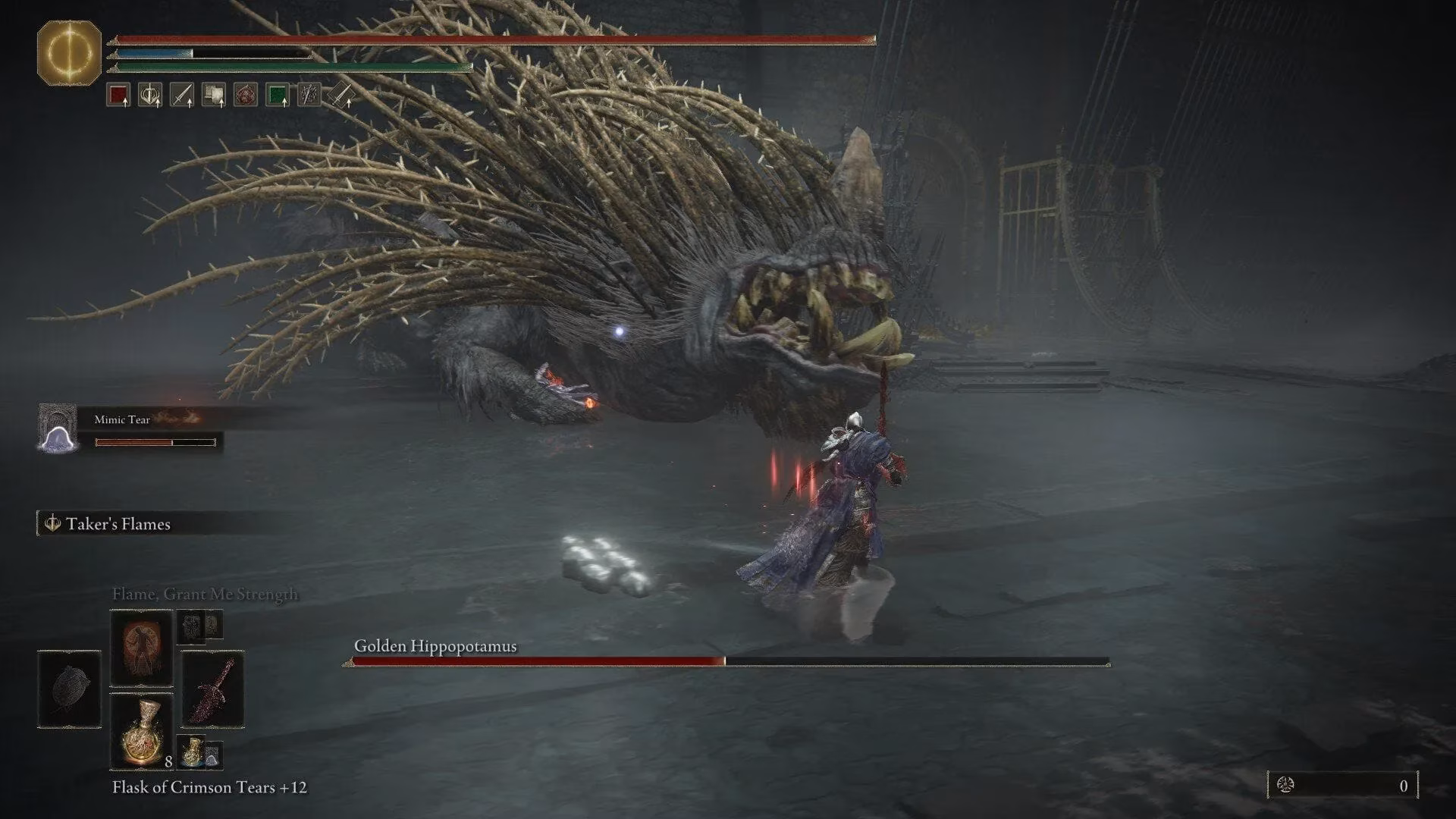Select the talisman pouch icon bottom-left

(x=68, y=692)
